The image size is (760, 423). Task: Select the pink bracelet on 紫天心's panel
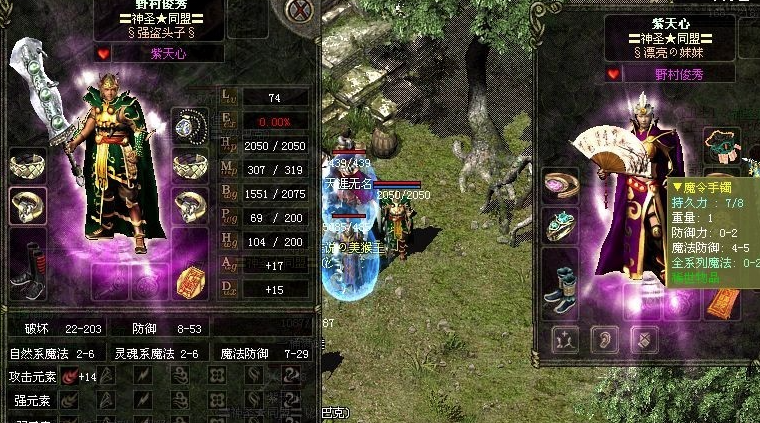click(560, 184)
